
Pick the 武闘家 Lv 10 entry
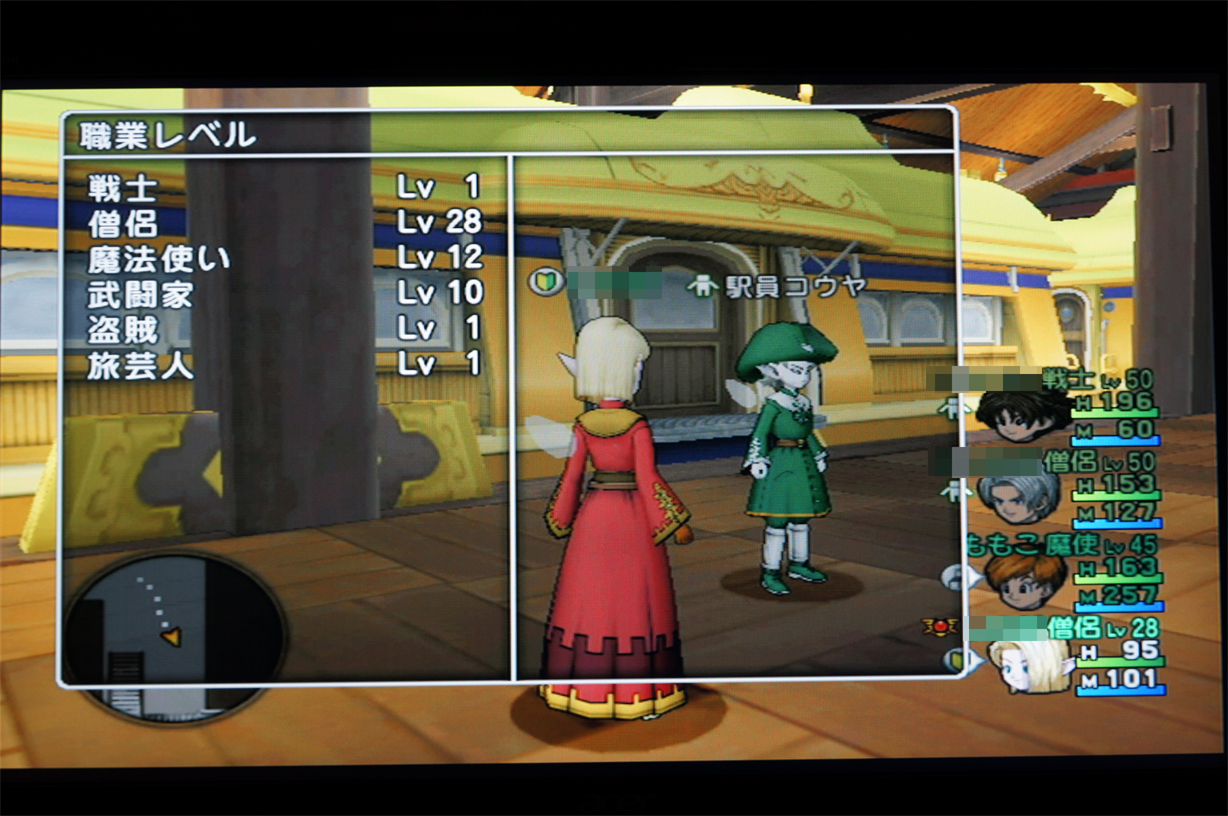285,293
